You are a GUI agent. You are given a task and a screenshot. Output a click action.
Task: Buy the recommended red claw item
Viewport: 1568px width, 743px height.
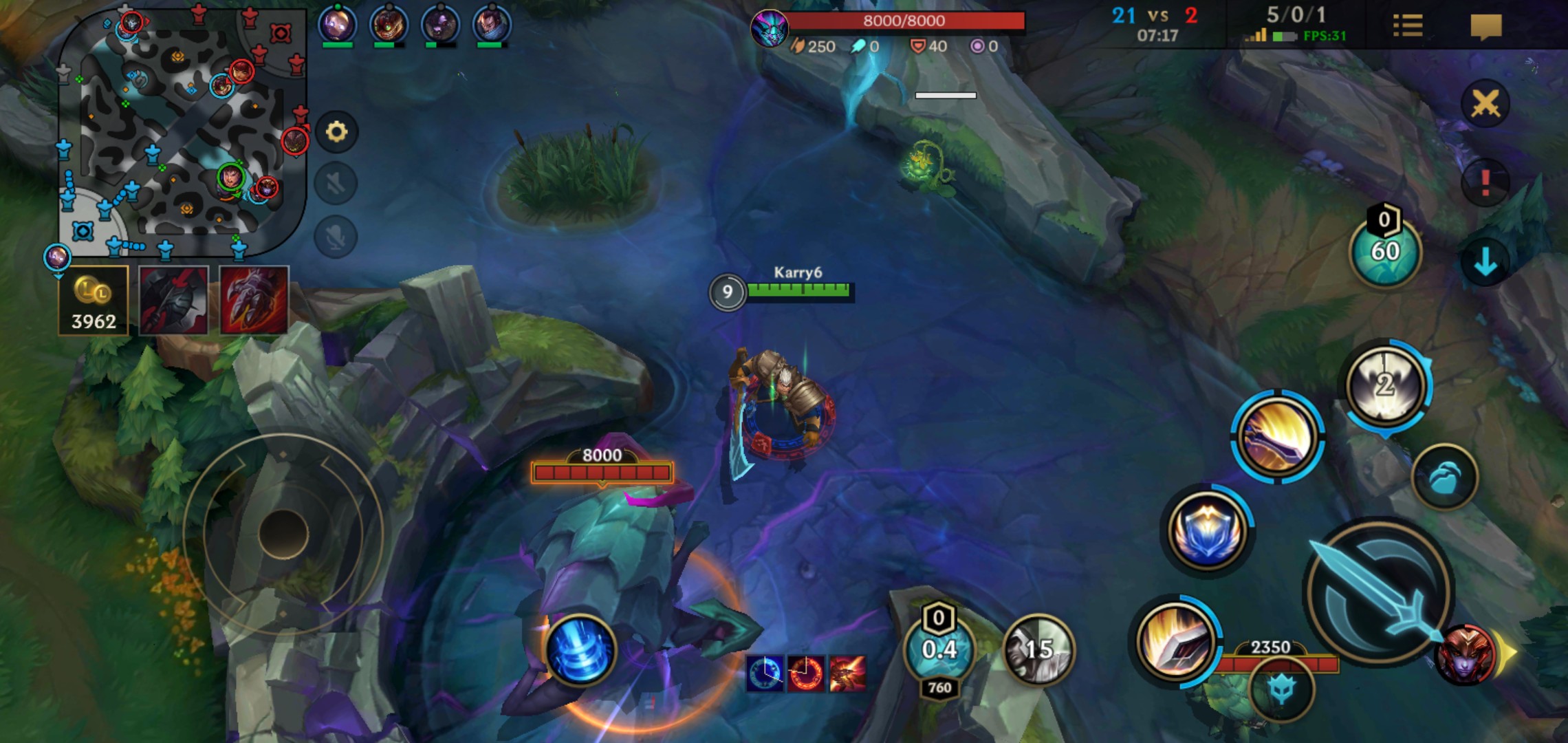254,301
